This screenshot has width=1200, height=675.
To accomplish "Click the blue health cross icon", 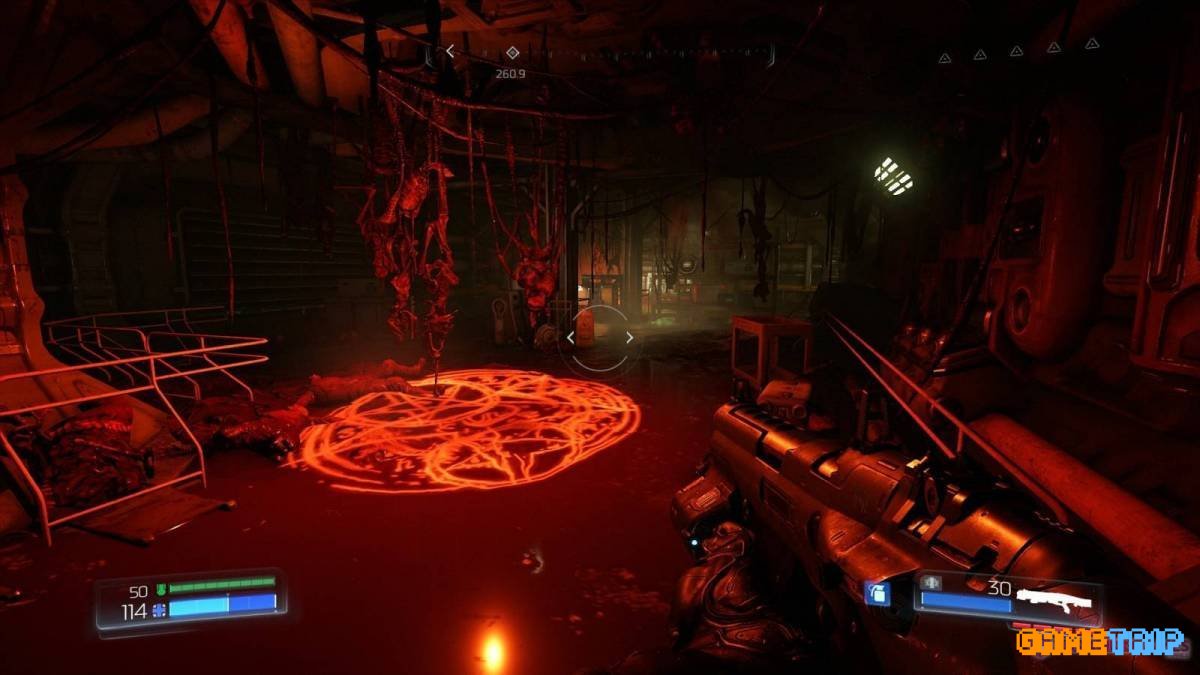I will click(x=159, y=611).
